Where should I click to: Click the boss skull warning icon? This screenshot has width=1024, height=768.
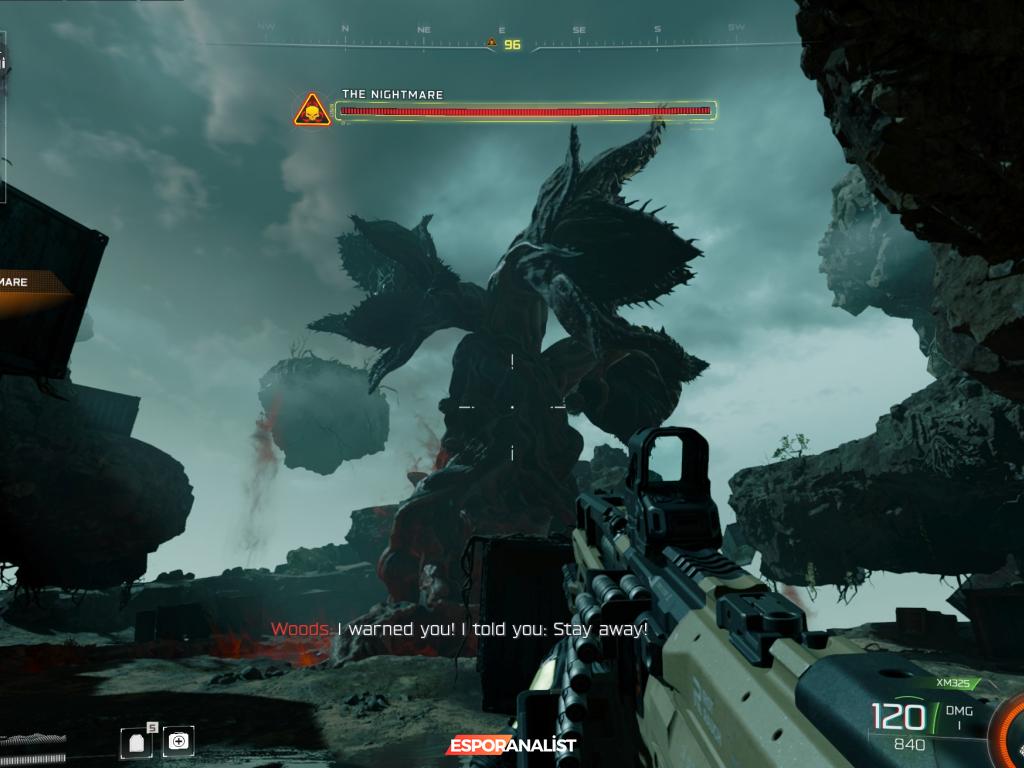coord(312,110)
